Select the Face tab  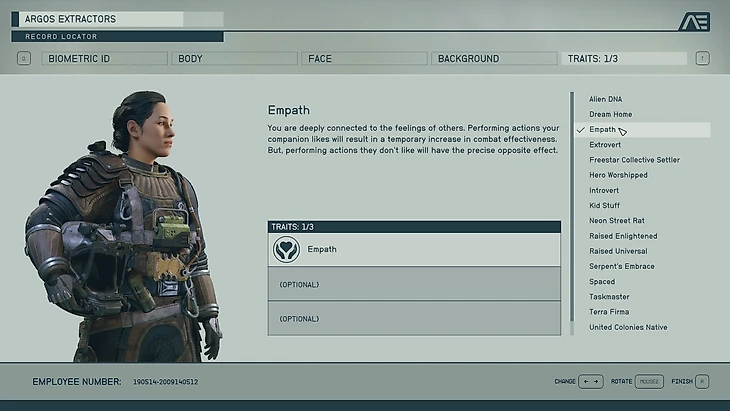coord(364,59)
